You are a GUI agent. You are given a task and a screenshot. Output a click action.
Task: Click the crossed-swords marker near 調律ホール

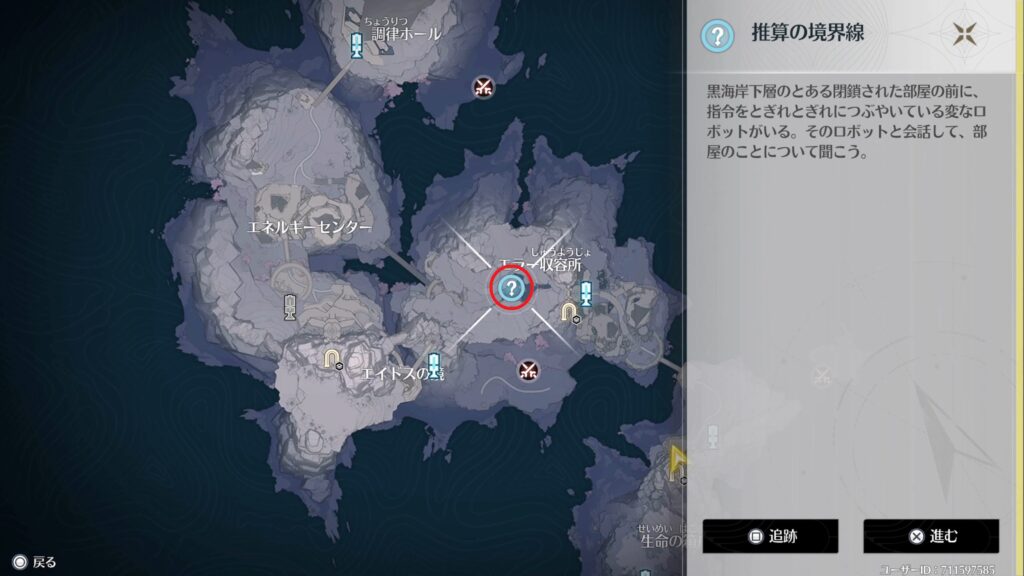click(484, 87)
